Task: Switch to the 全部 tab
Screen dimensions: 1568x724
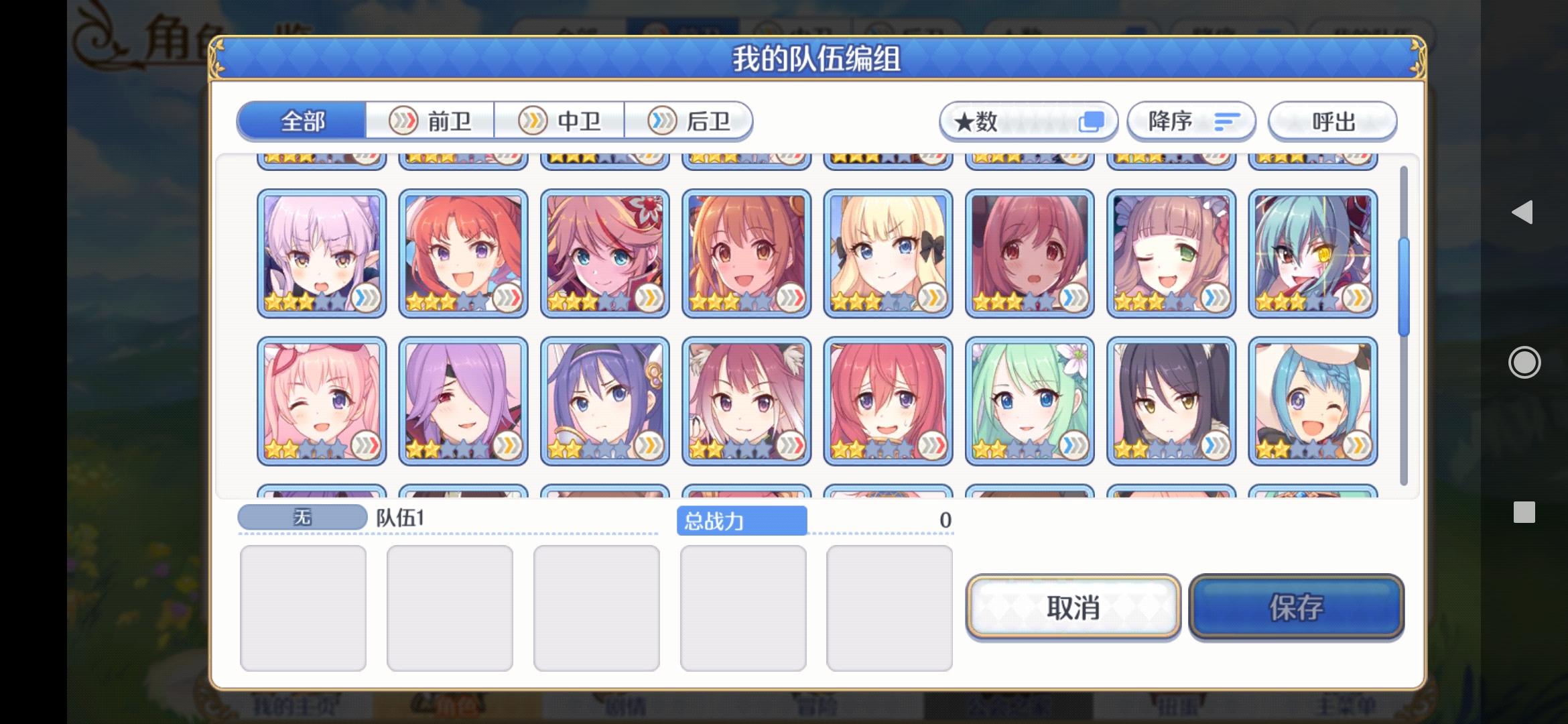Action: click(x=302, y=121)
